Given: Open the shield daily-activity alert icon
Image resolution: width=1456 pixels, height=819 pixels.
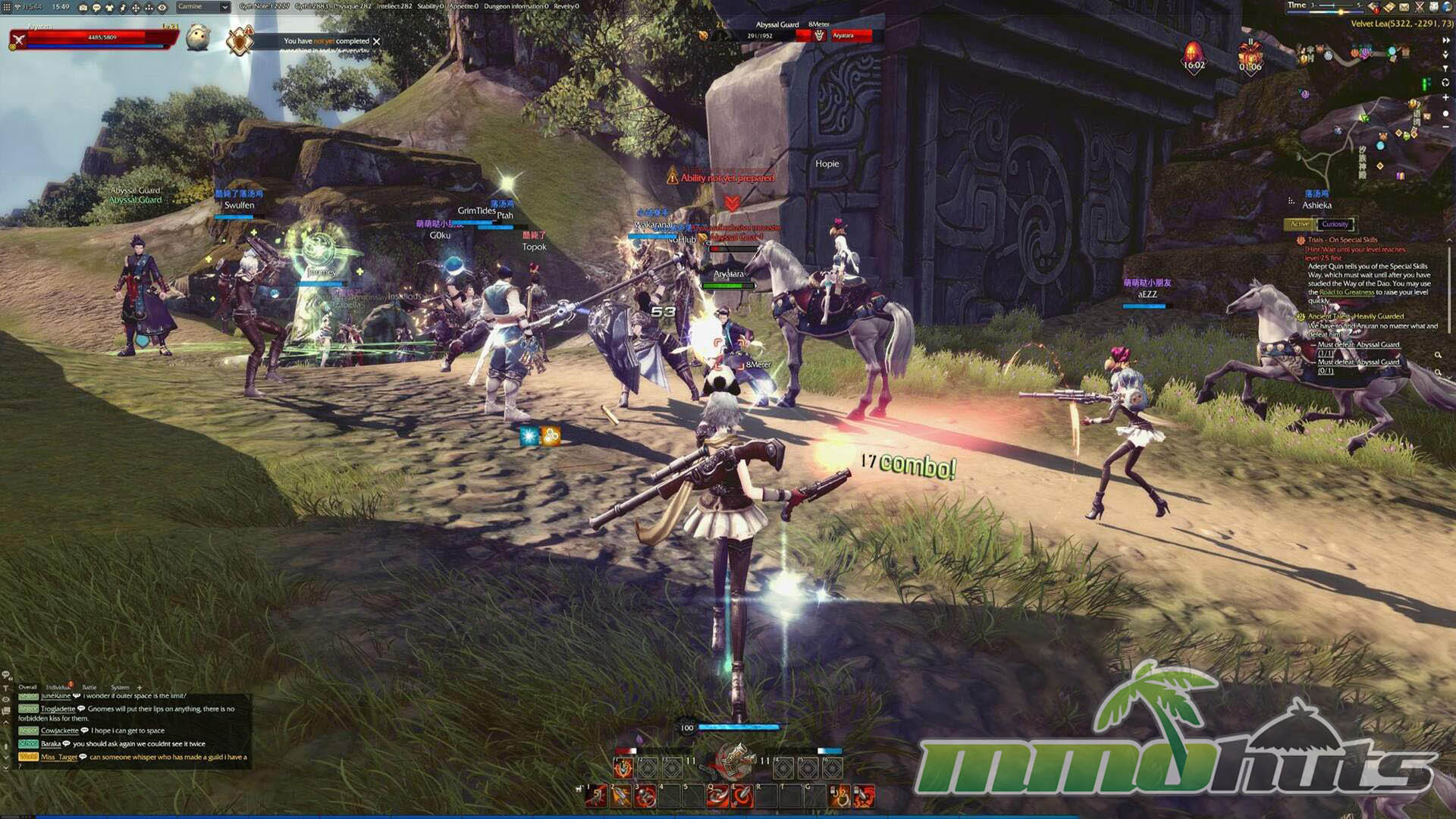Looking at the screenshot, I should [240, 41].
